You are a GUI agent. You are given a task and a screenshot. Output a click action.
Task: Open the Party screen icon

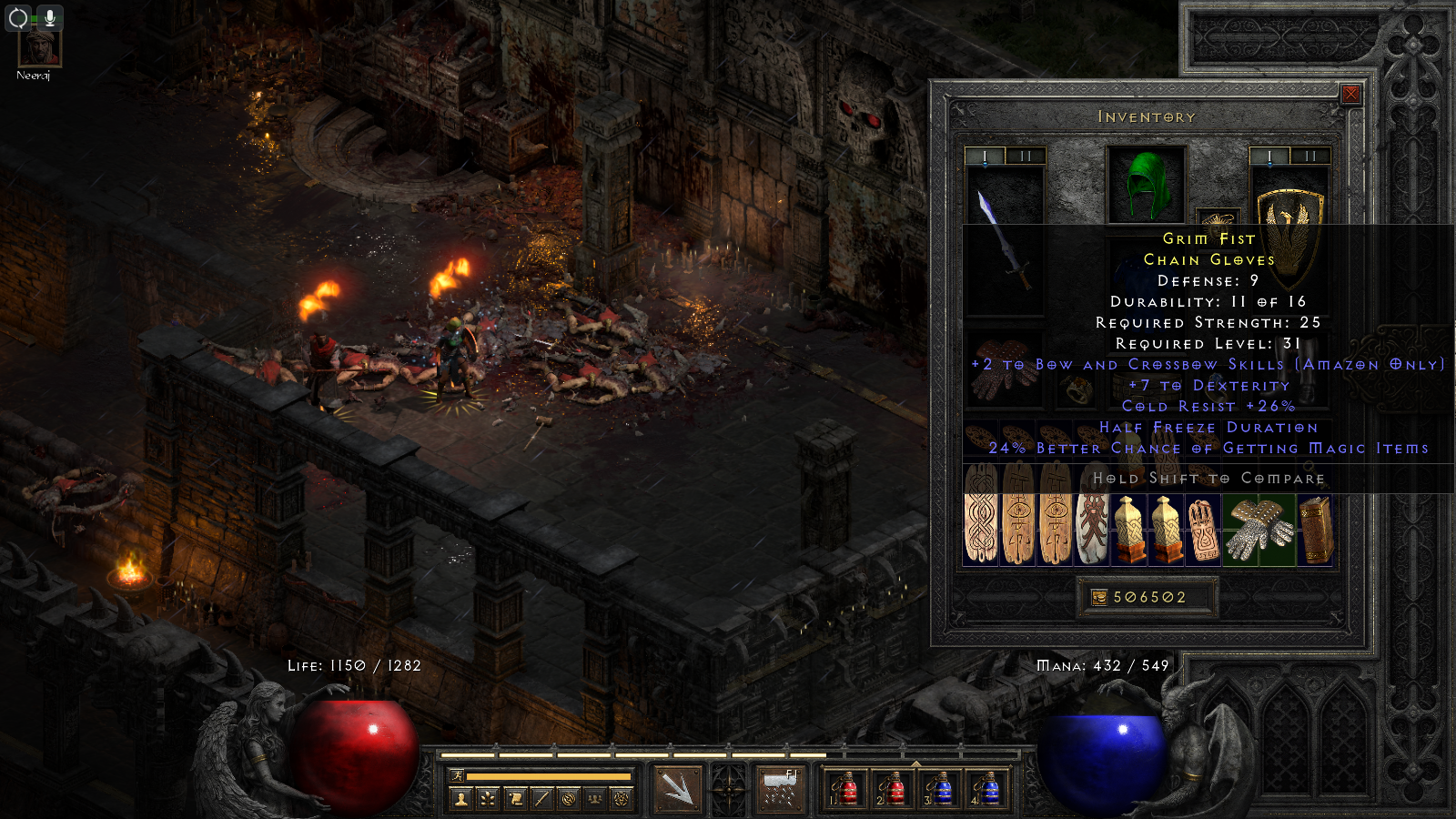pyautogui.click(x=594, y=799)
